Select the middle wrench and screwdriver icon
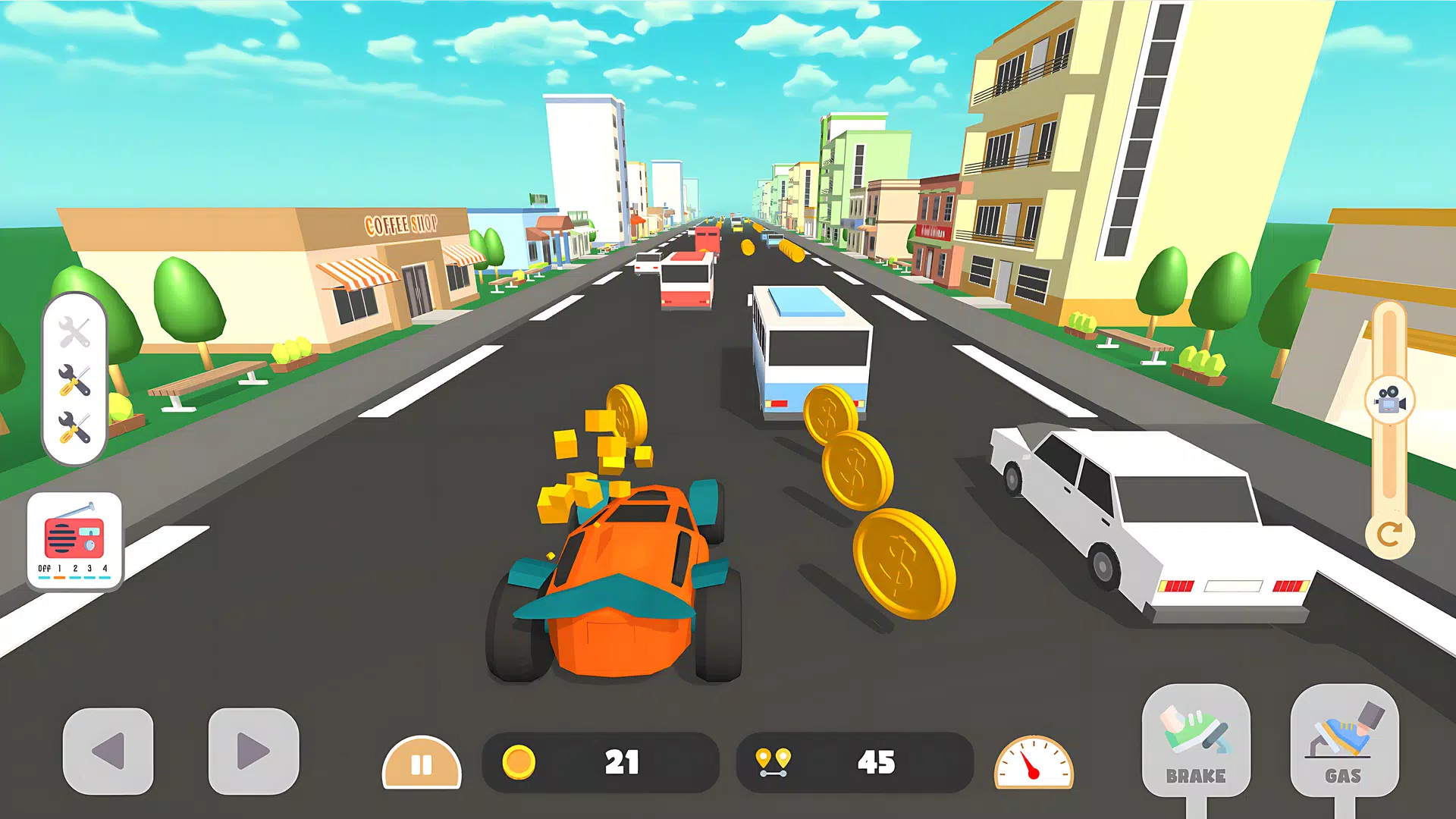Image resolution: width=1456 pixels, height=819 pixels. [74, 380]
